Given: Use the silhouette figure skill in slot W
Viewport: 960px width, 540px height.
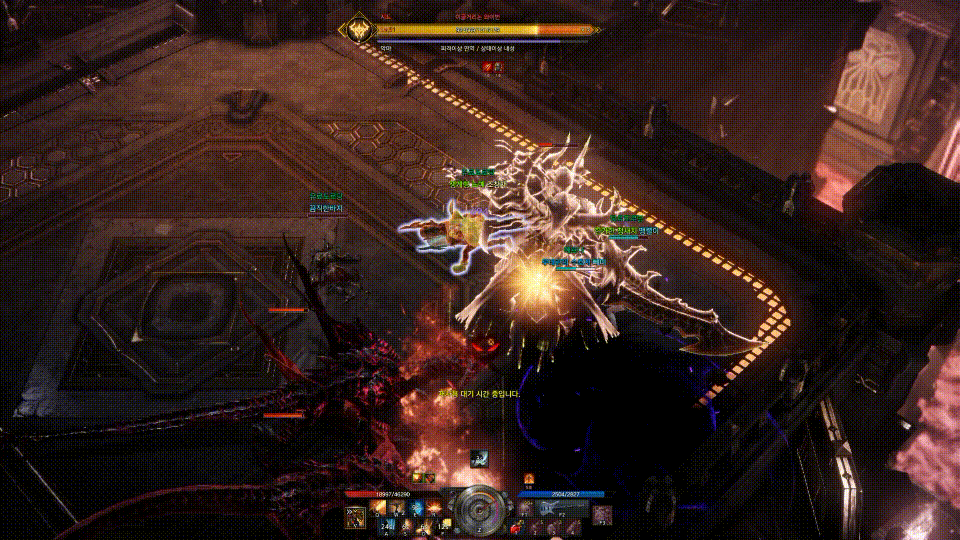Looking at the screenshot, I should click(396, 508).
